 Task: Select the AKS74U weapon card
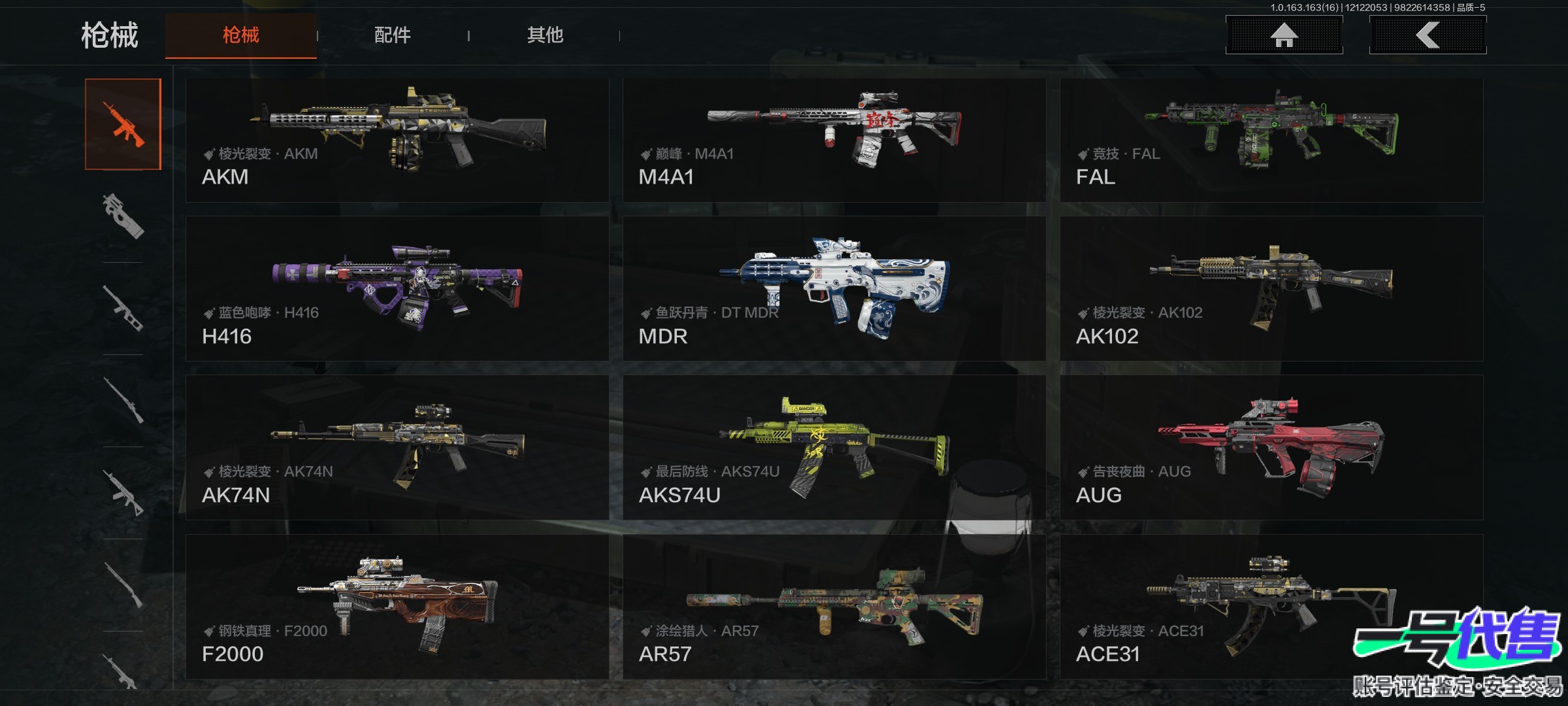[x=834, y=447]
